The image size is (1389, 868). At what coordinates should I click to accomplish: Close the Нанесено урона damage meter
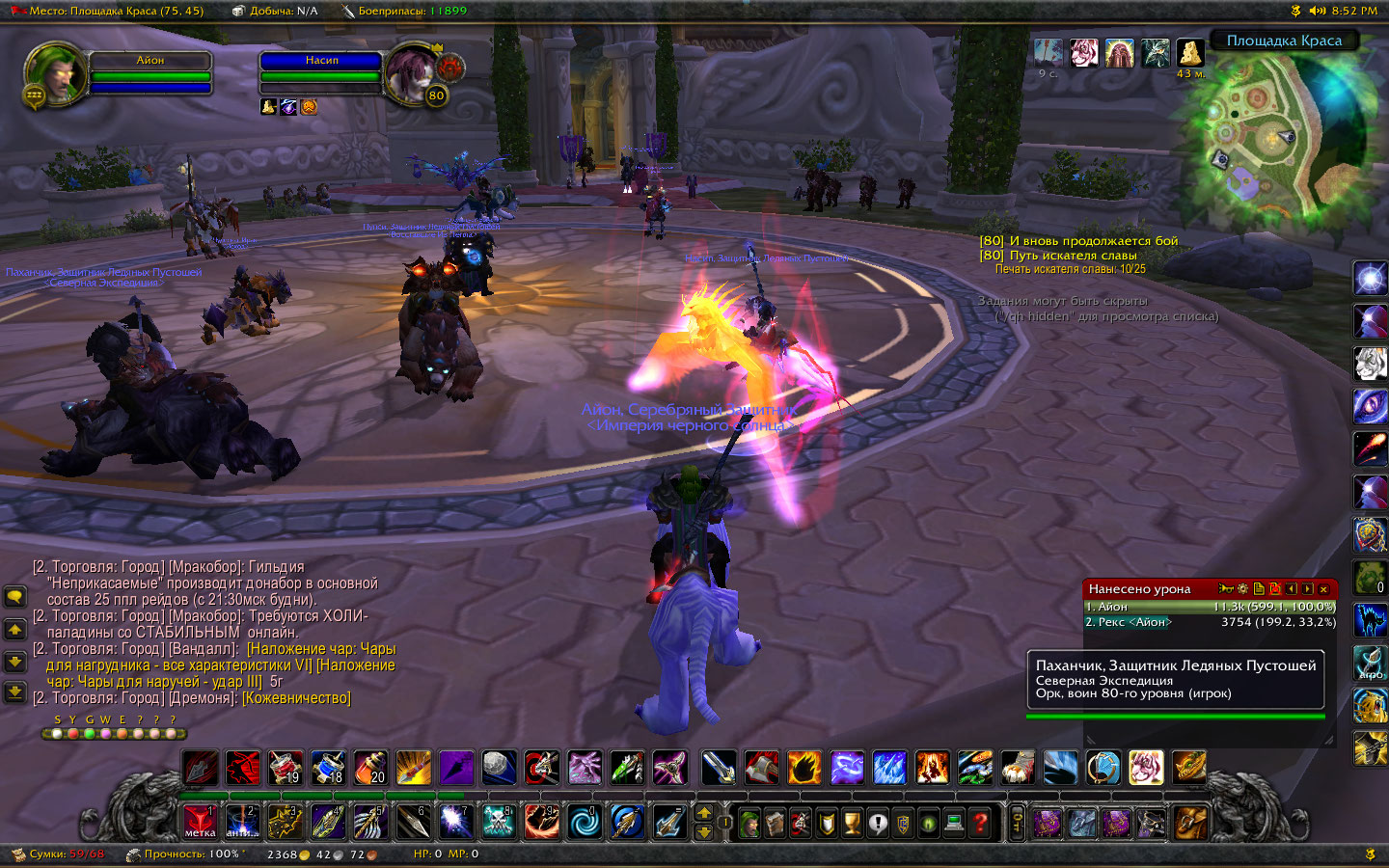click(1323, 589)
